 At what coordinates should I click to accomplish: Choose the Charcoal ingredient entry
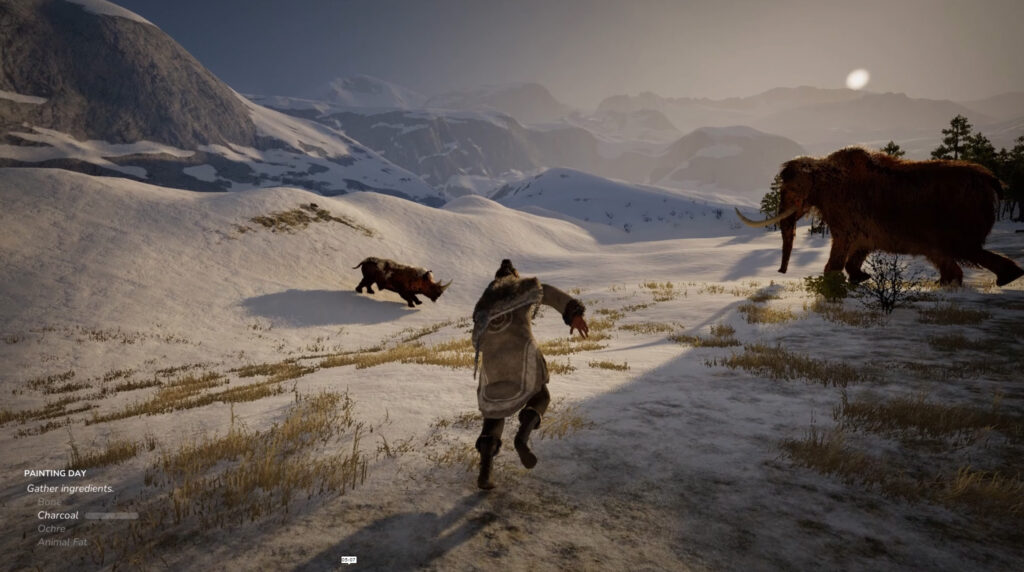58,515
